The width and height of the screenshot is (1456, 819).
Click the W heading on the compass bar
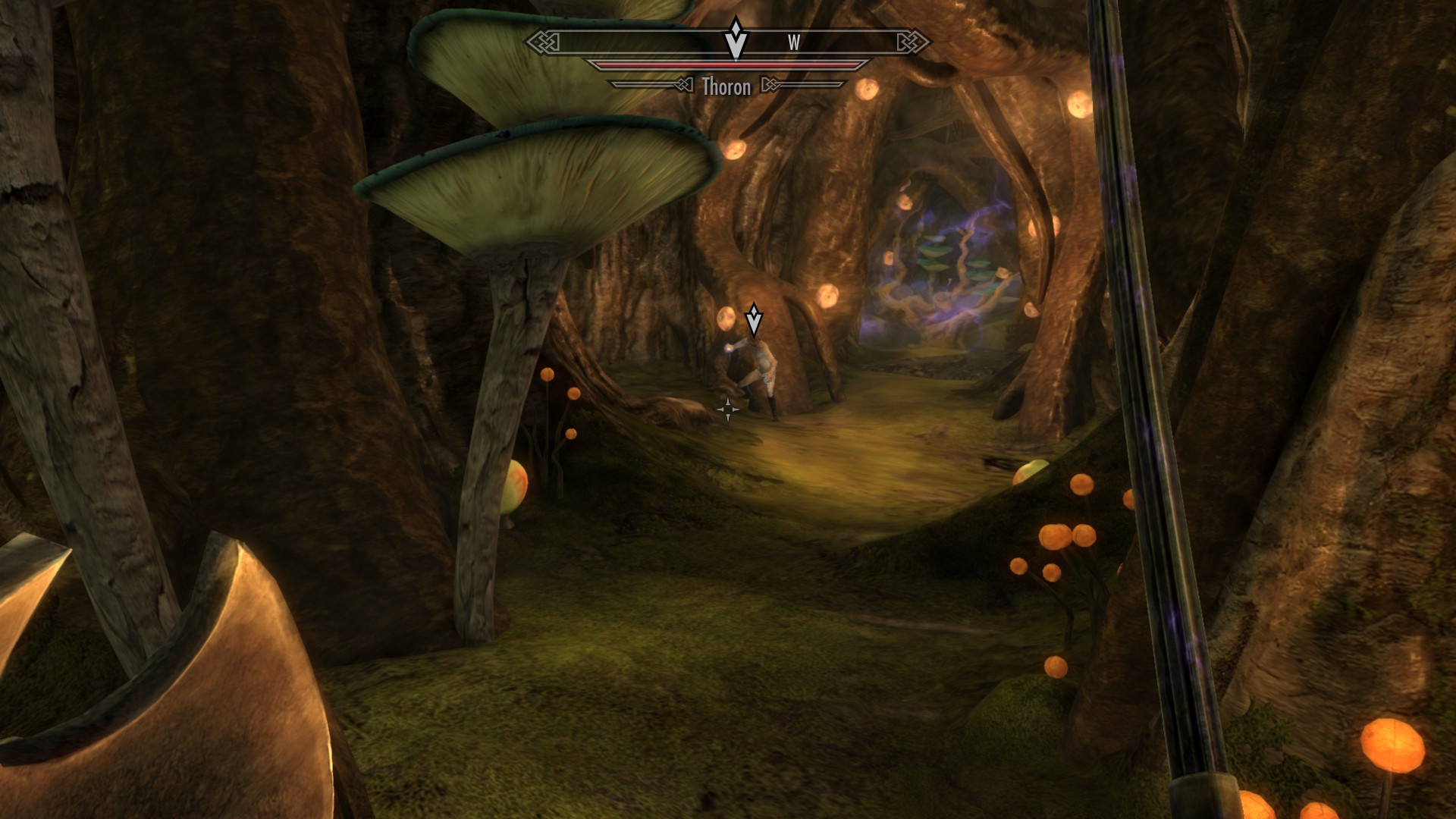coord(794,43)
